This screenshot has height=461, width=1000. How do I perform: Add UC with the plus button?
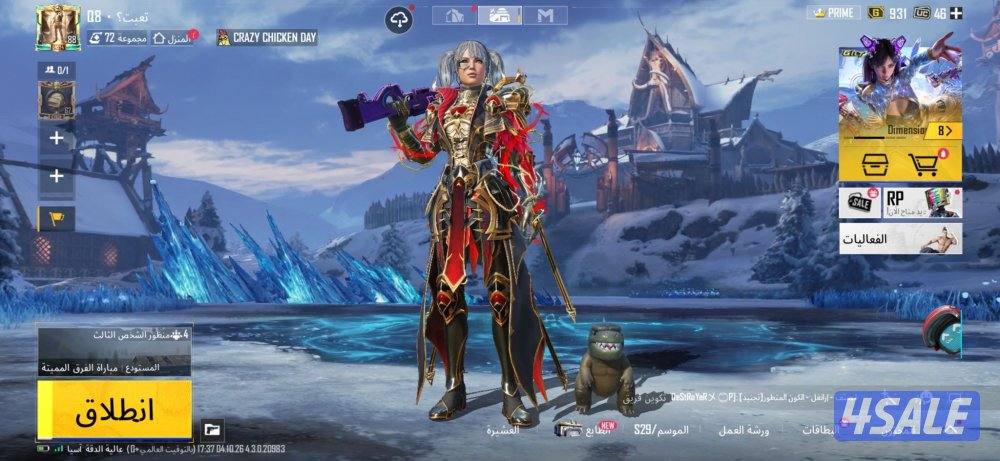pos(956,13)
